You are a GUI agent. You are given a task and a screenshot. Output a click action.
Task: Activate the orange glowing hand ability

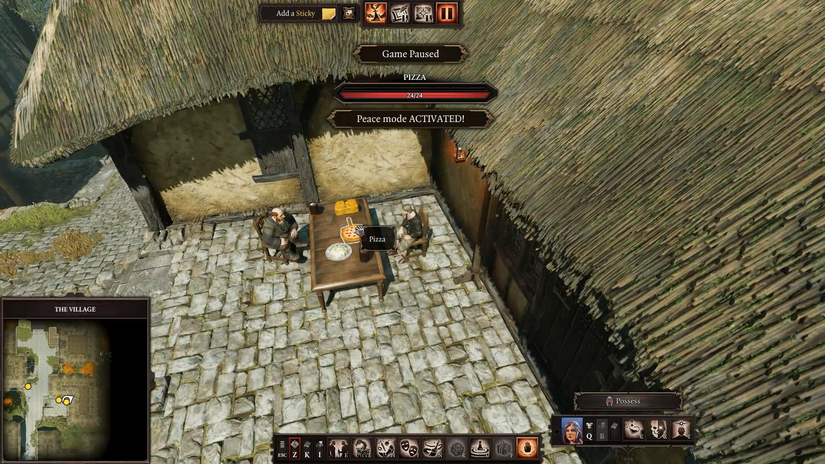527,448
